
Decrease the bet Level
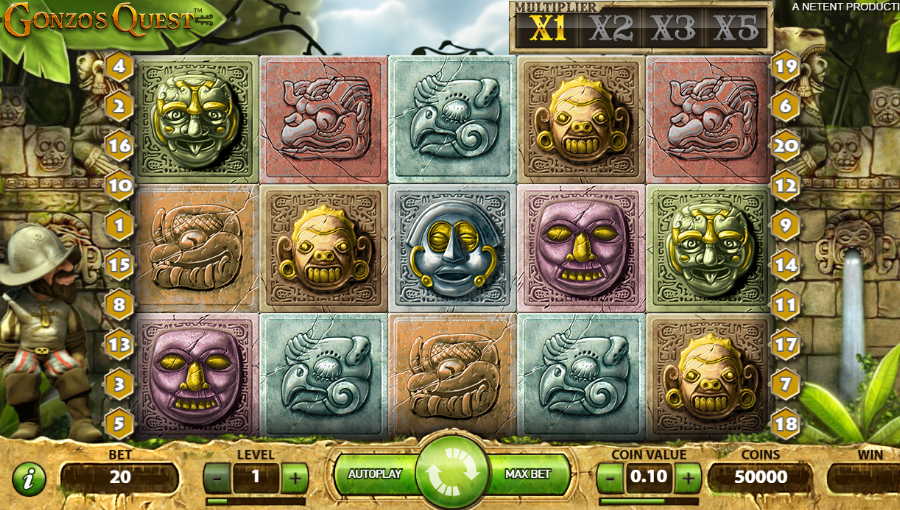pos(217,478)
